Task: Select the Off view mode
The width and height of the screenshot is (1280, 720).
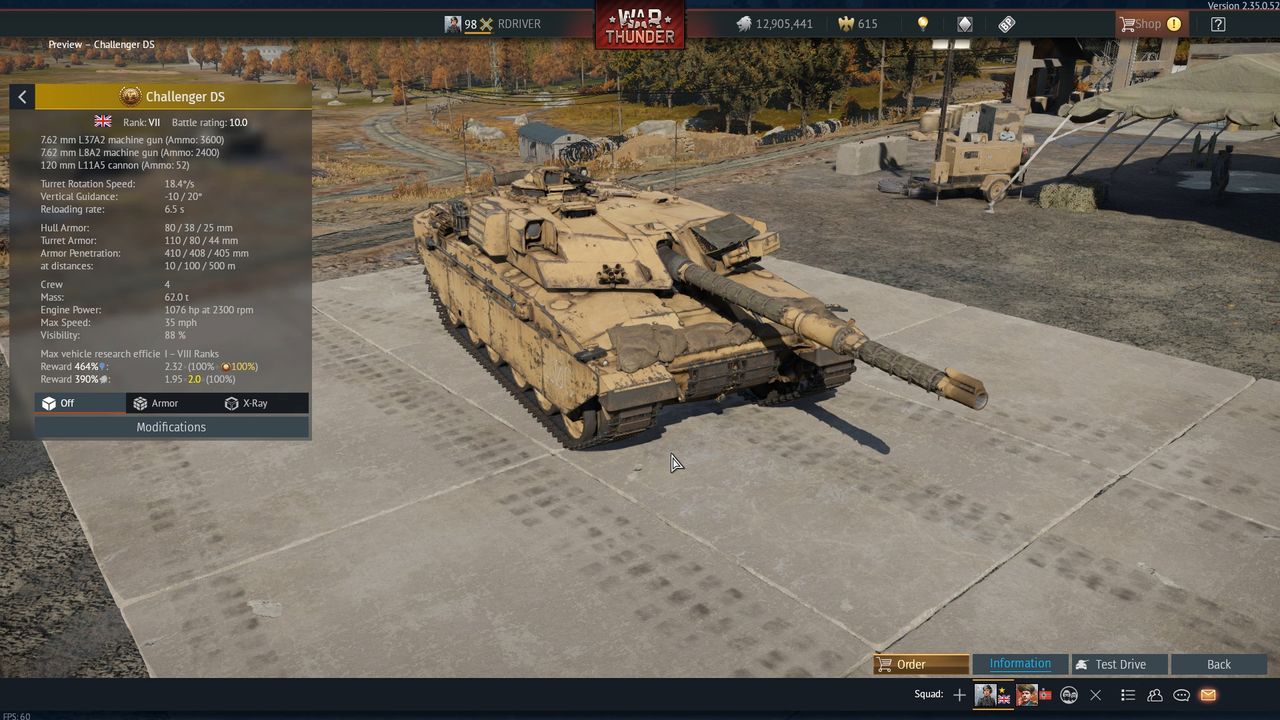Action: (59, 403)
